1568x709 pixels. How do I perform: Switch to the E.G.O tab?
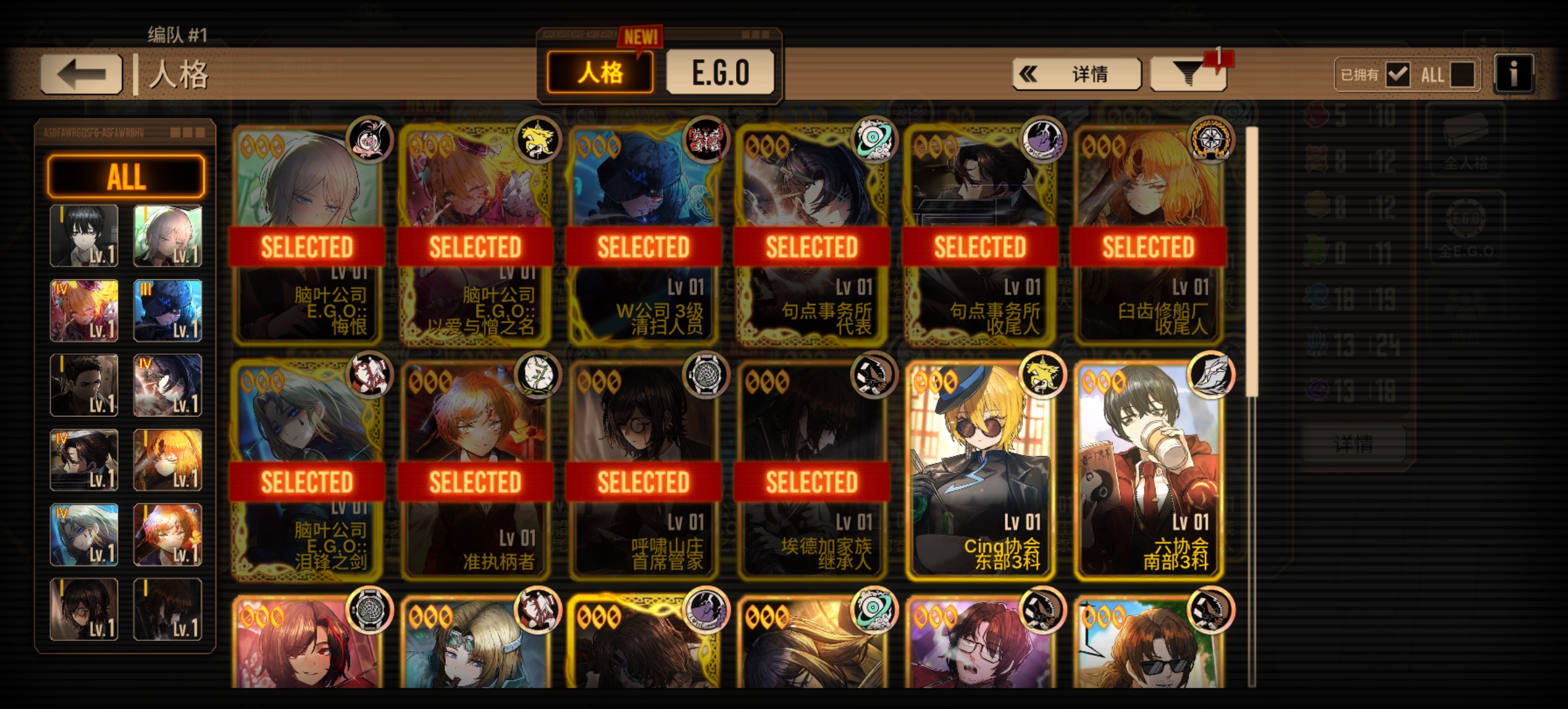pyautogui.click(x=720, y=72)
